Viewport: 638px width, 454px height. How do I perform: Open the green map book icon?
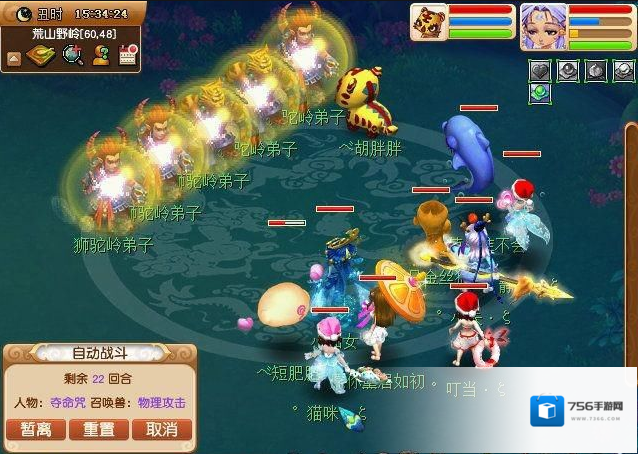pyautogui.click(x=42, y=56)
